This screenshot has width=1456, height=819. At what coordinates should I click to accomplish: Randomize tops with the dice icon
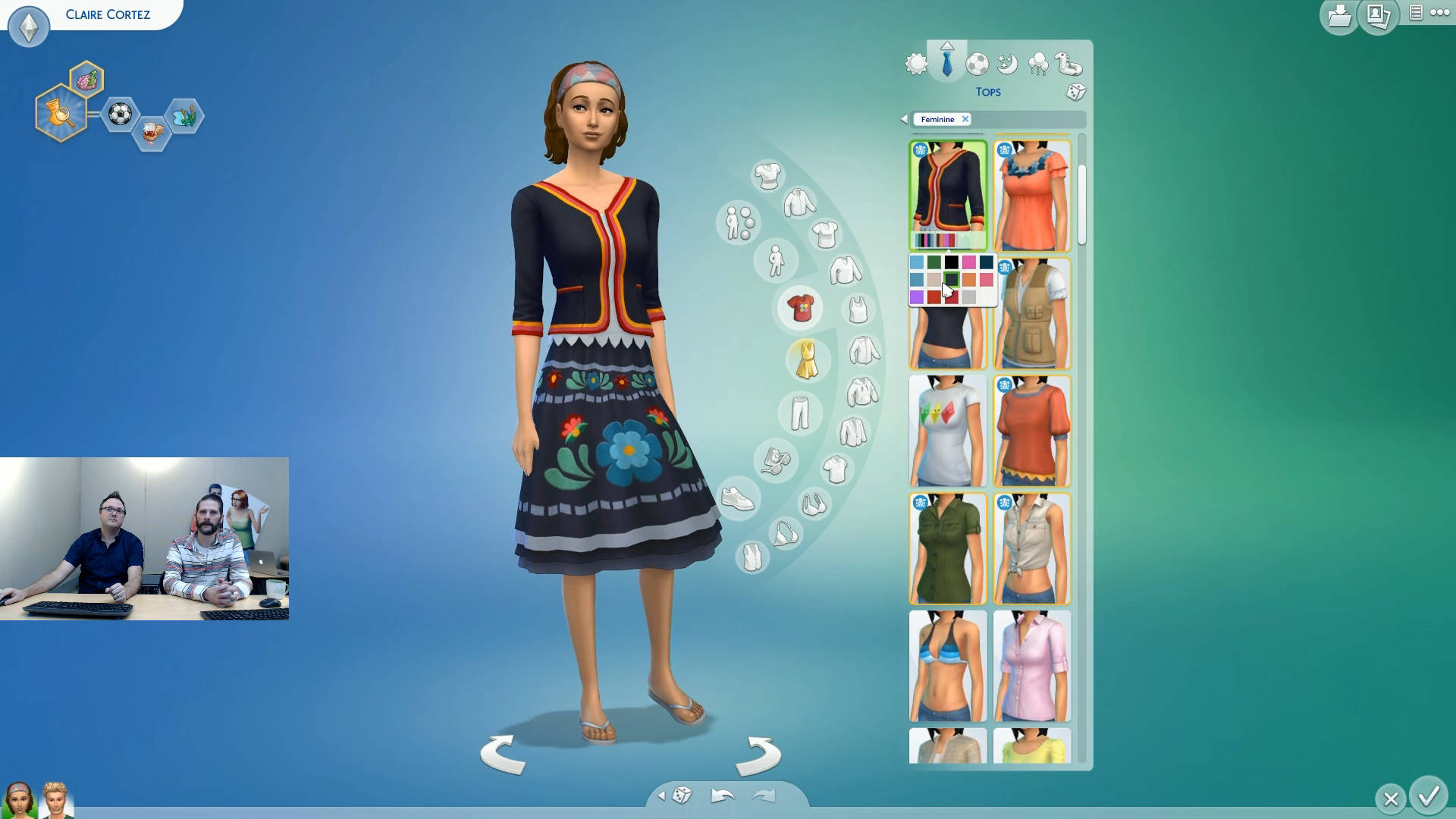point(1075,93)
